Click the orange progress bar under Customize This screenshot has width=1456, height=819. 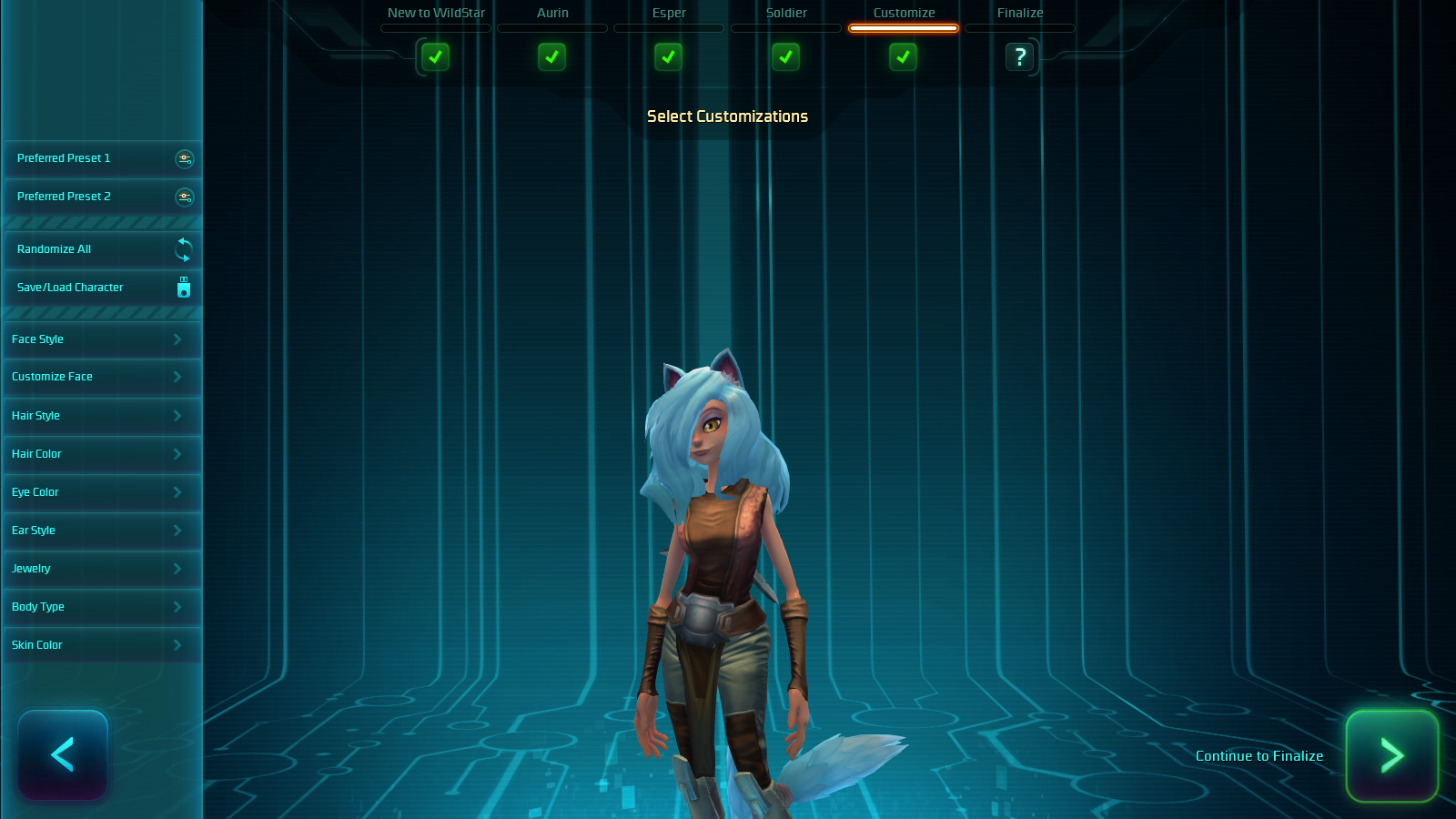tap(903, 28)
